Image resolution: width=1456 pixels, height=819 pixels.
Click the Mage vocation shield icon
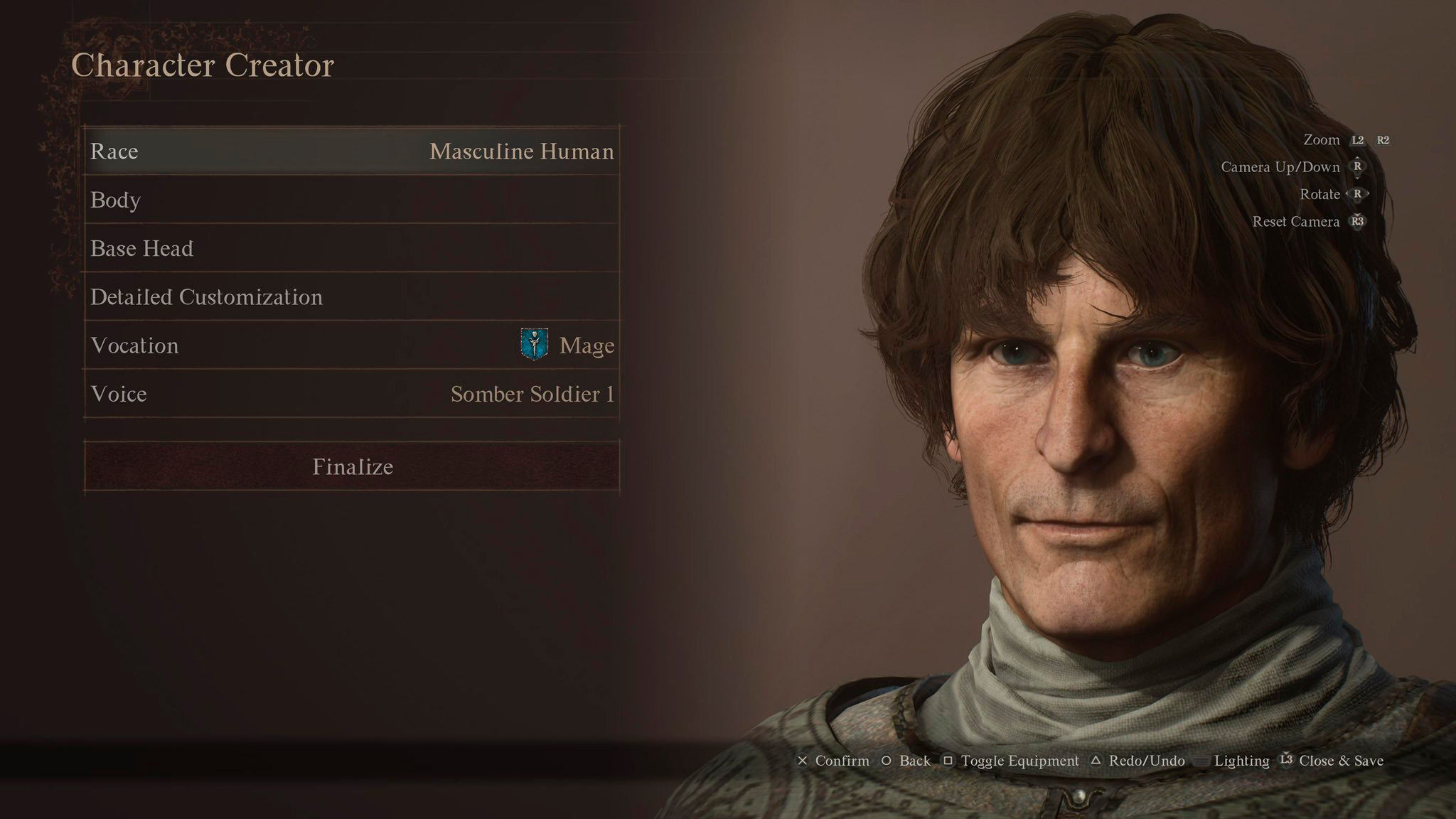pyautogui.click(x=534, y=346)
